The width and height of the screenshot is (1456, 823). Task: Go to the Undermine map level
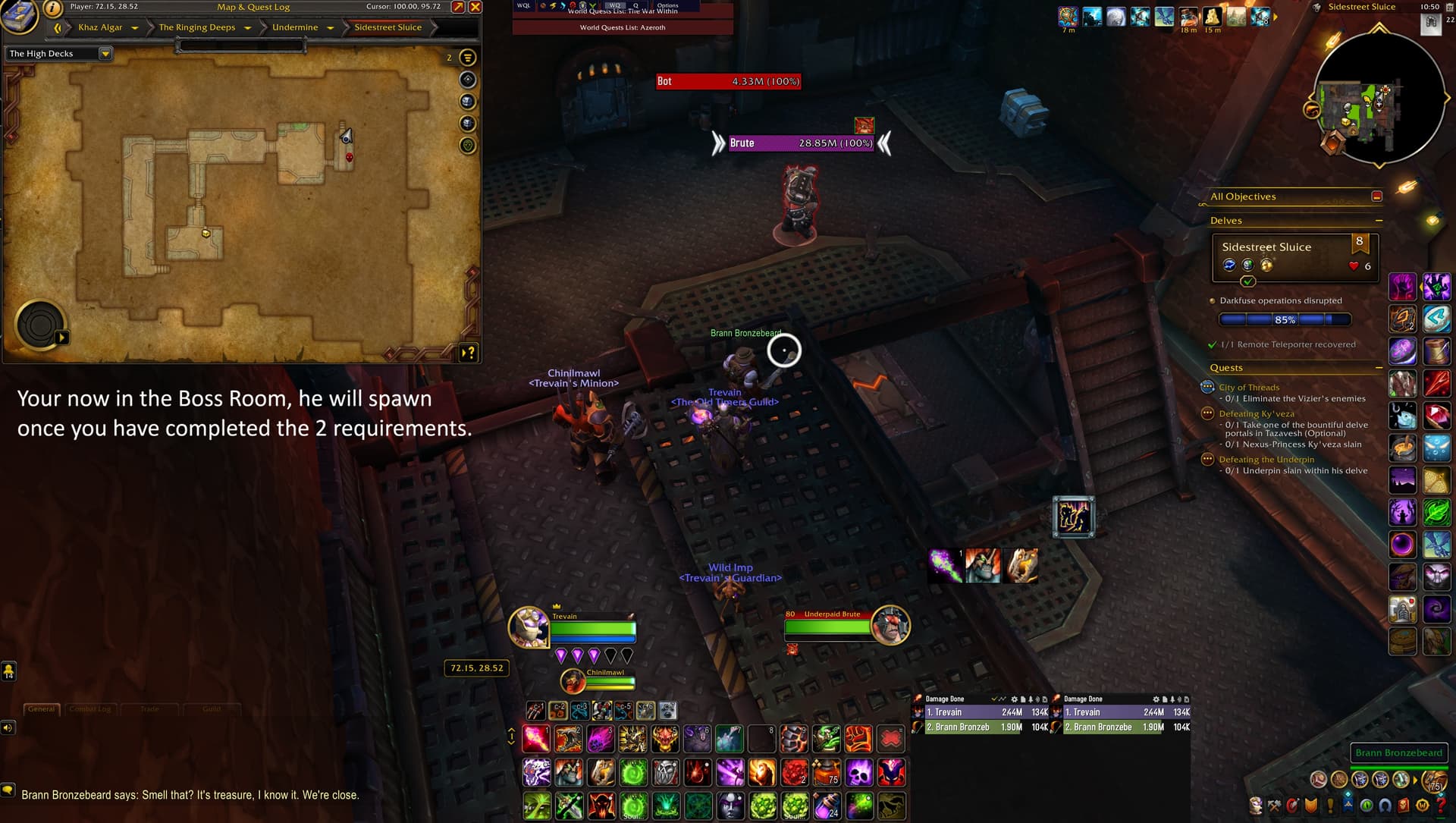[295, 27]
